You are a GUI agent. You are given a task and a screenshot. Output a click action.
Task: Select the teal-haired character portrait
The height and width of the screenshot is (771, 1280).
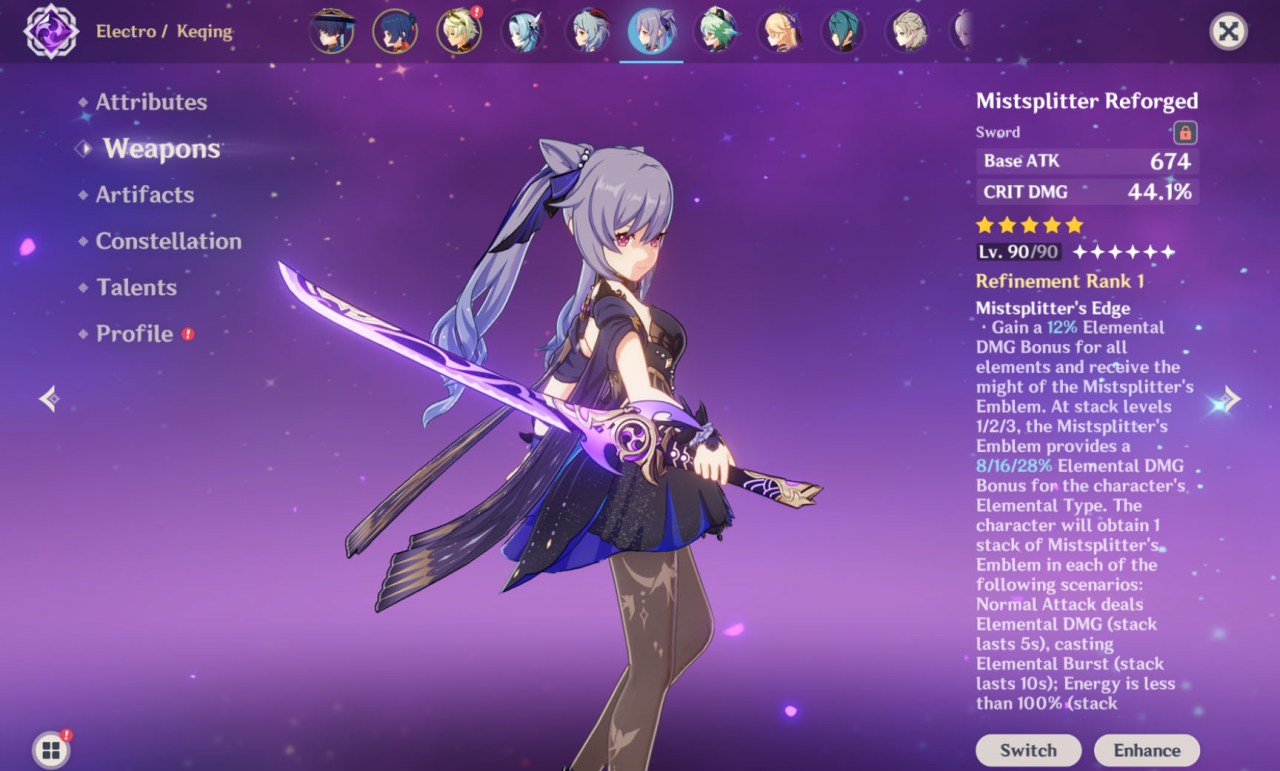[x=843, y=31]
